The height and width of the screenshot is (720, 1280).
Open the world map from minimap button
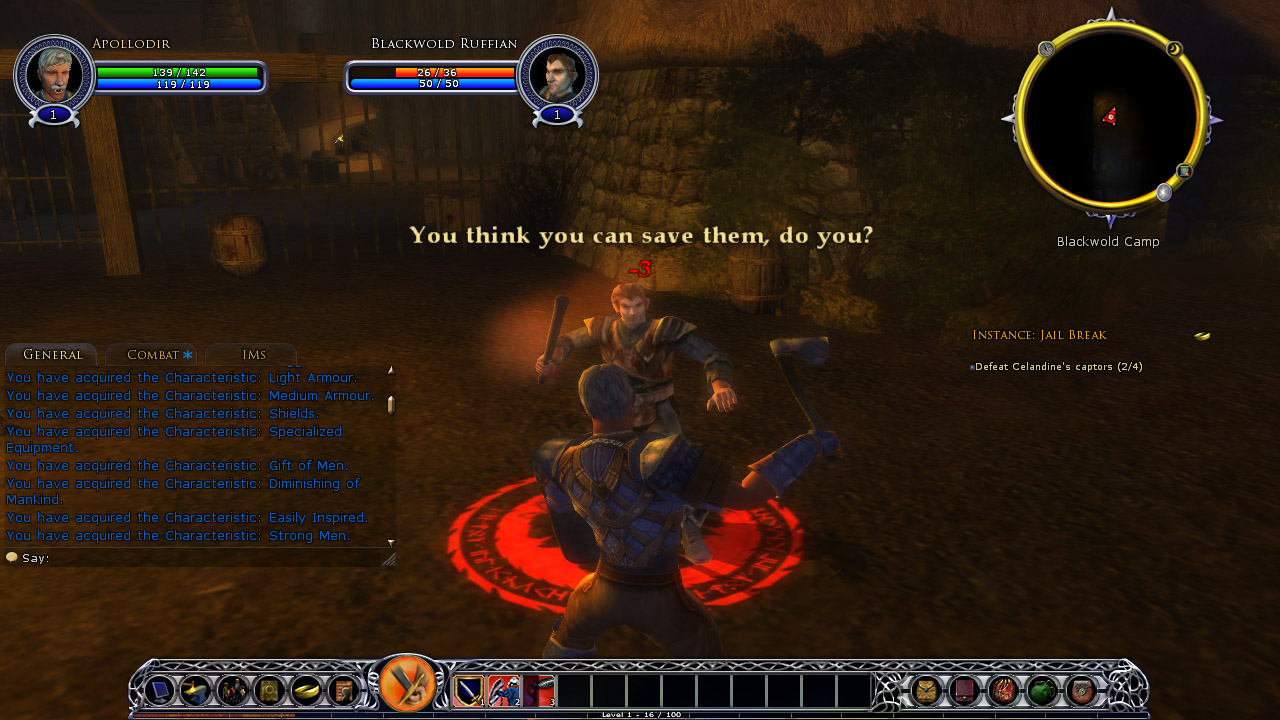pos(1184,171)
